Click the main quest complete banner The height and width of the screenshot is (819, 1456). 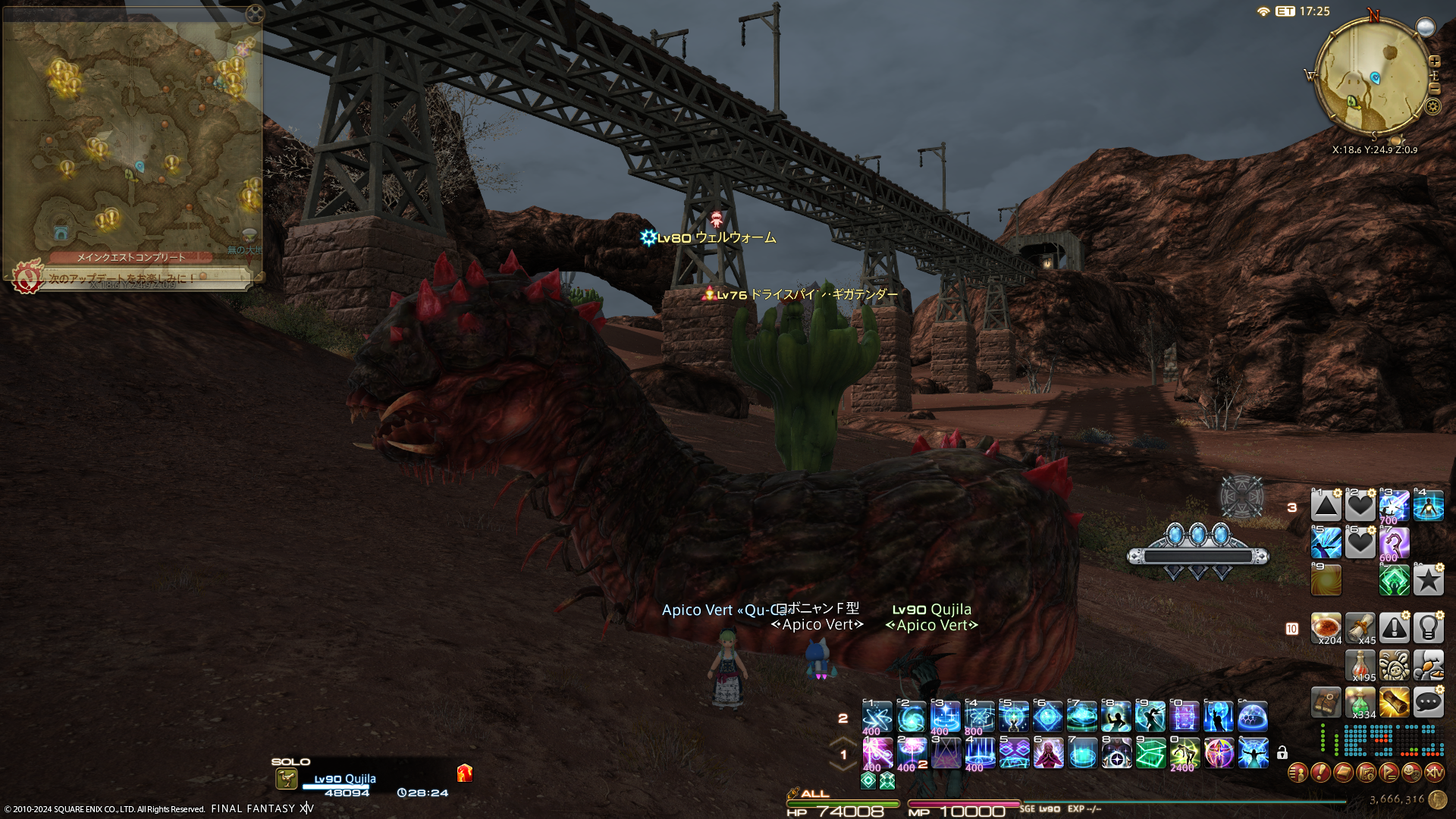click(130, 258)
